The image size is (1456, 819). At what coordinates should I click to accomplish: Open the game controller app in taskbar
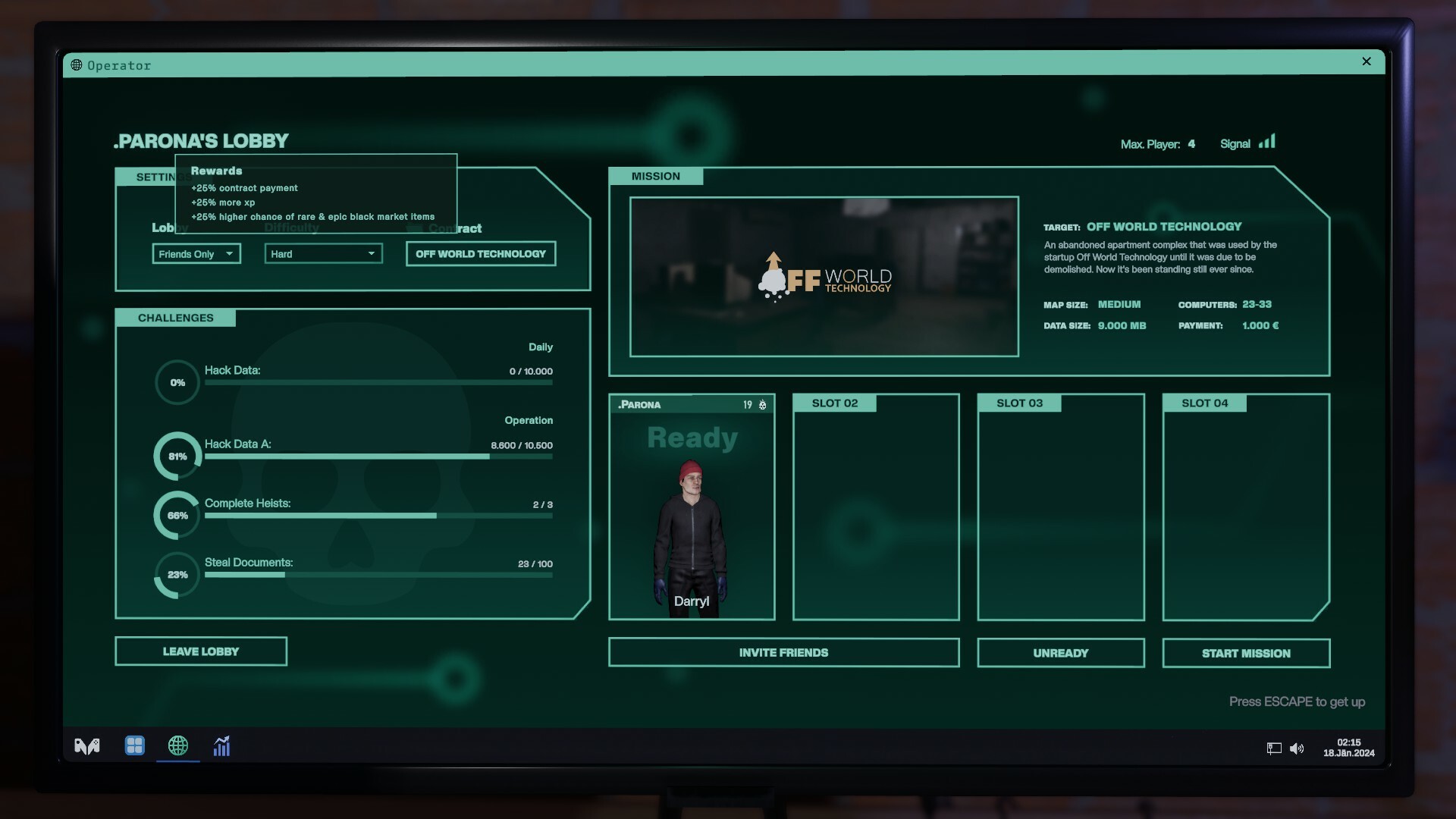tap(86, 746)
